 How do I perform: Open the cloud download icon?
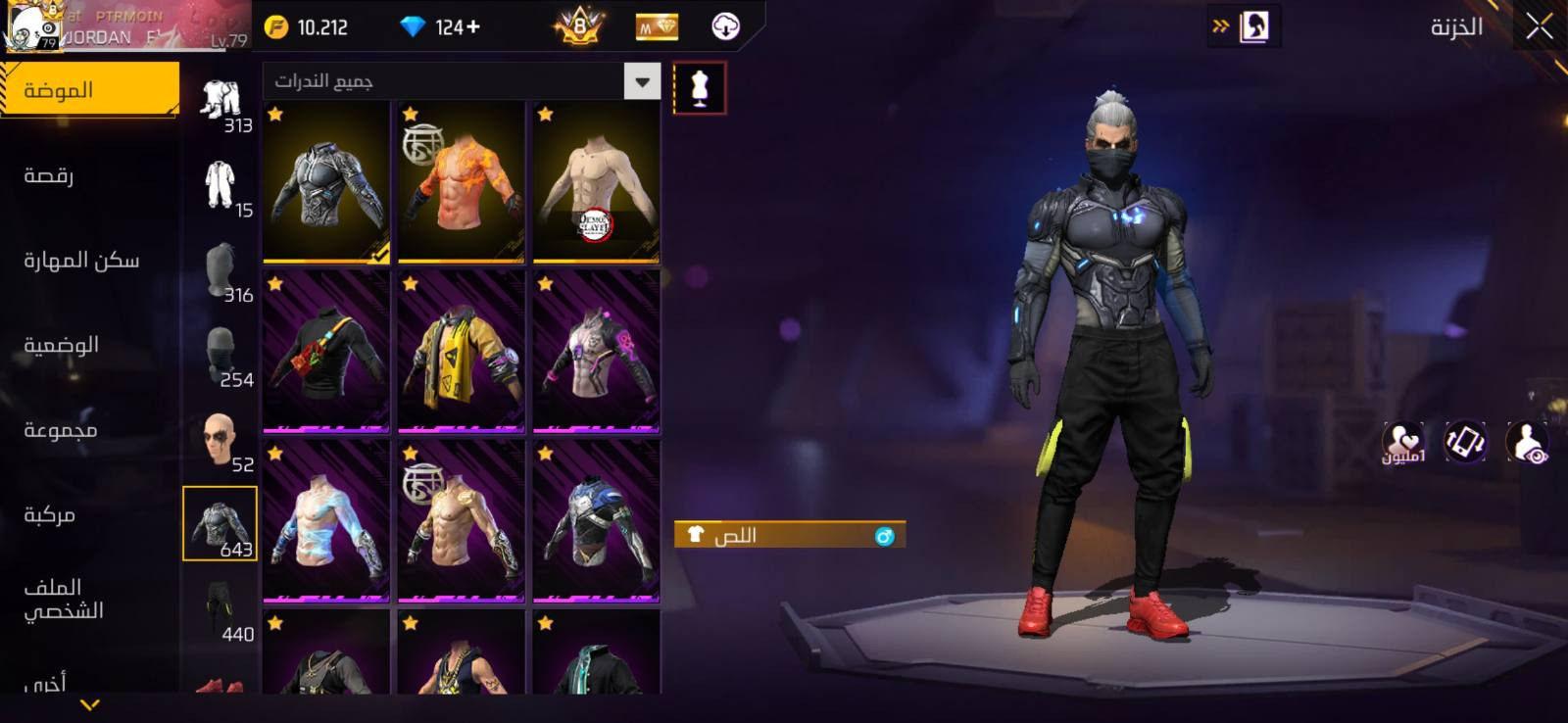[725, 26]
